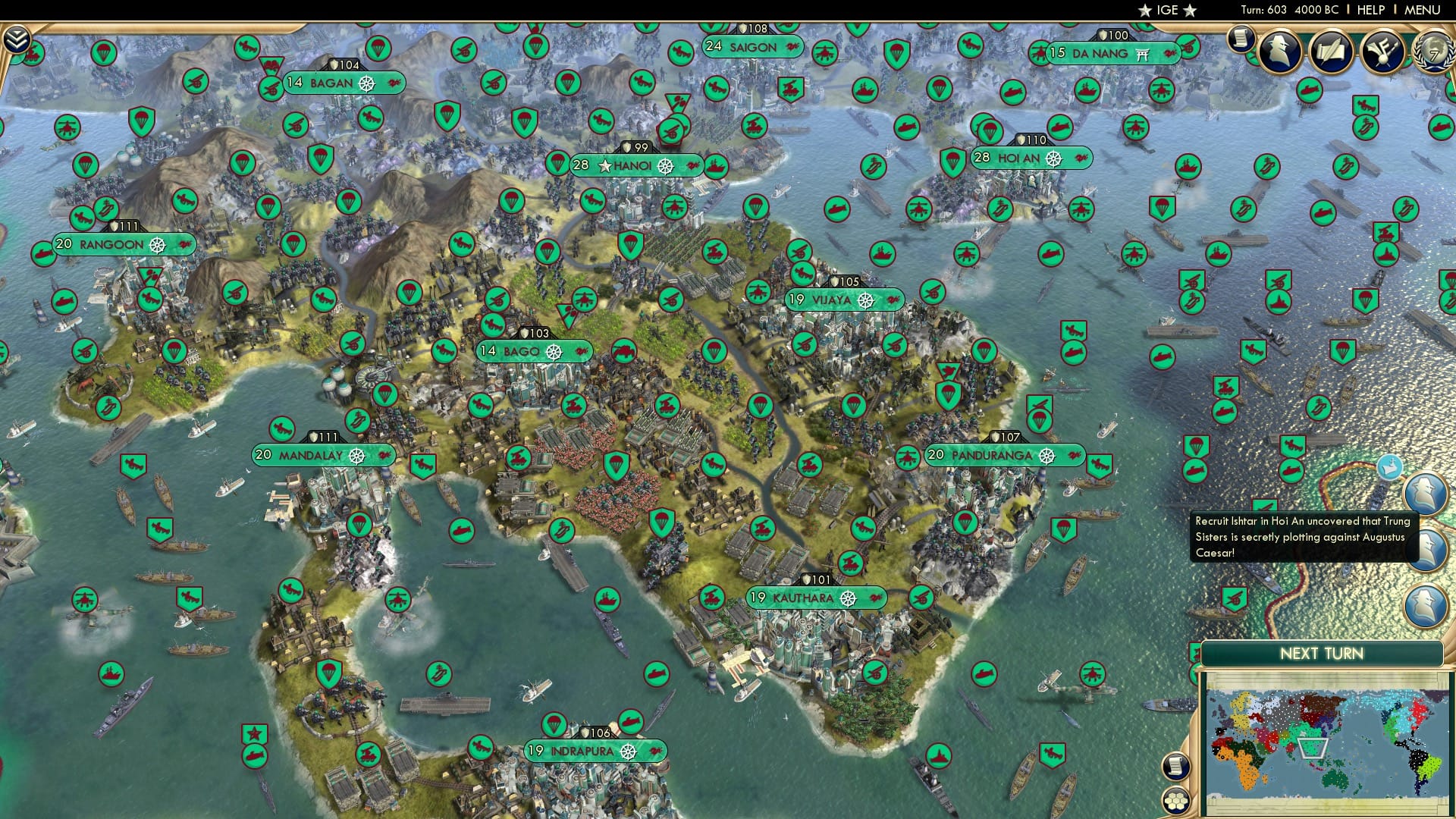Click a spy intrigue portrait on the right edge
Image resolution: width=1456 pixels, height=819 pixels.
1426,493
